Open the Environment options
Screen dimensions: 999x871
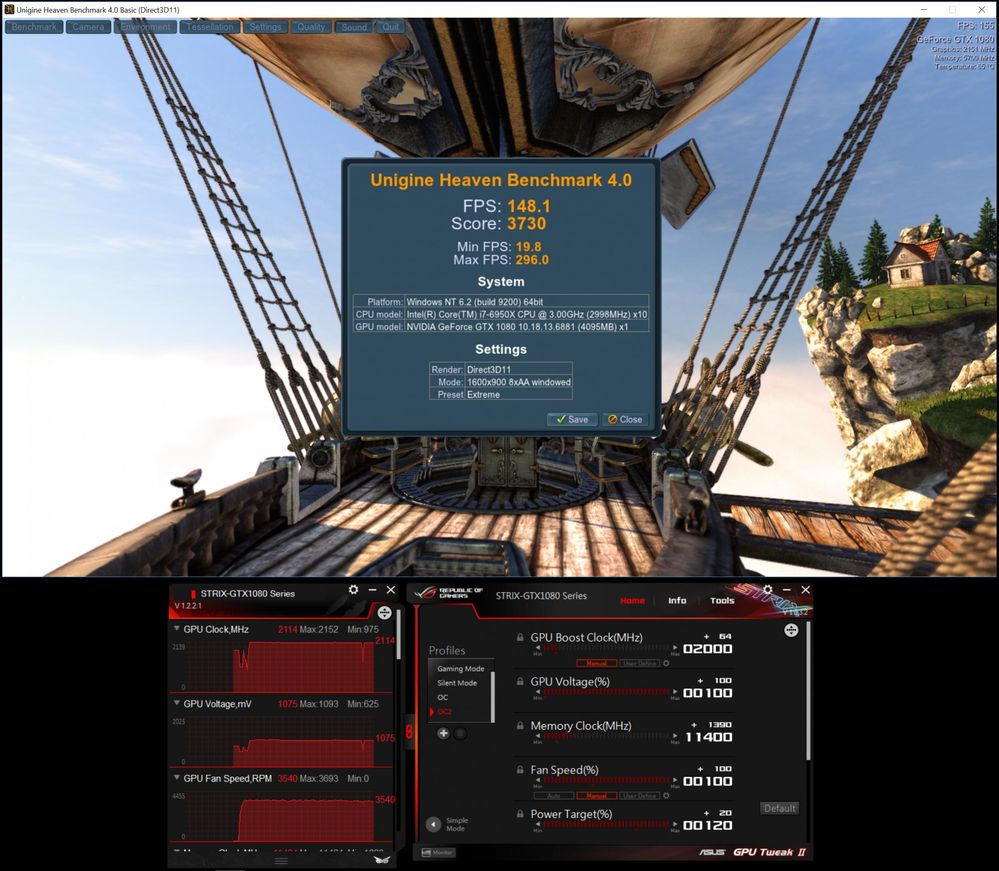[146, 27]
